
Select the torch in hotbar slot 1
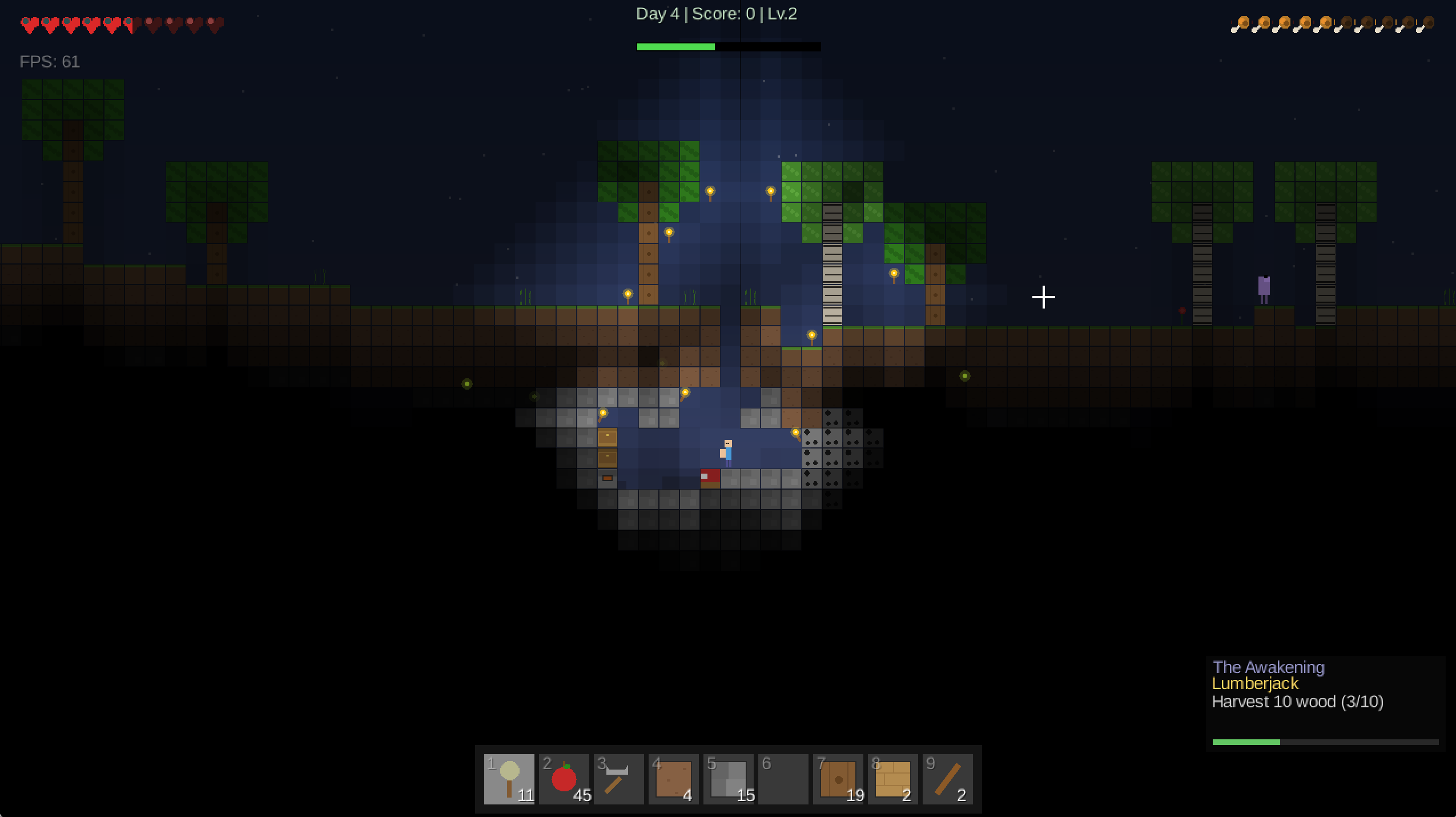[x=509, y=779]
